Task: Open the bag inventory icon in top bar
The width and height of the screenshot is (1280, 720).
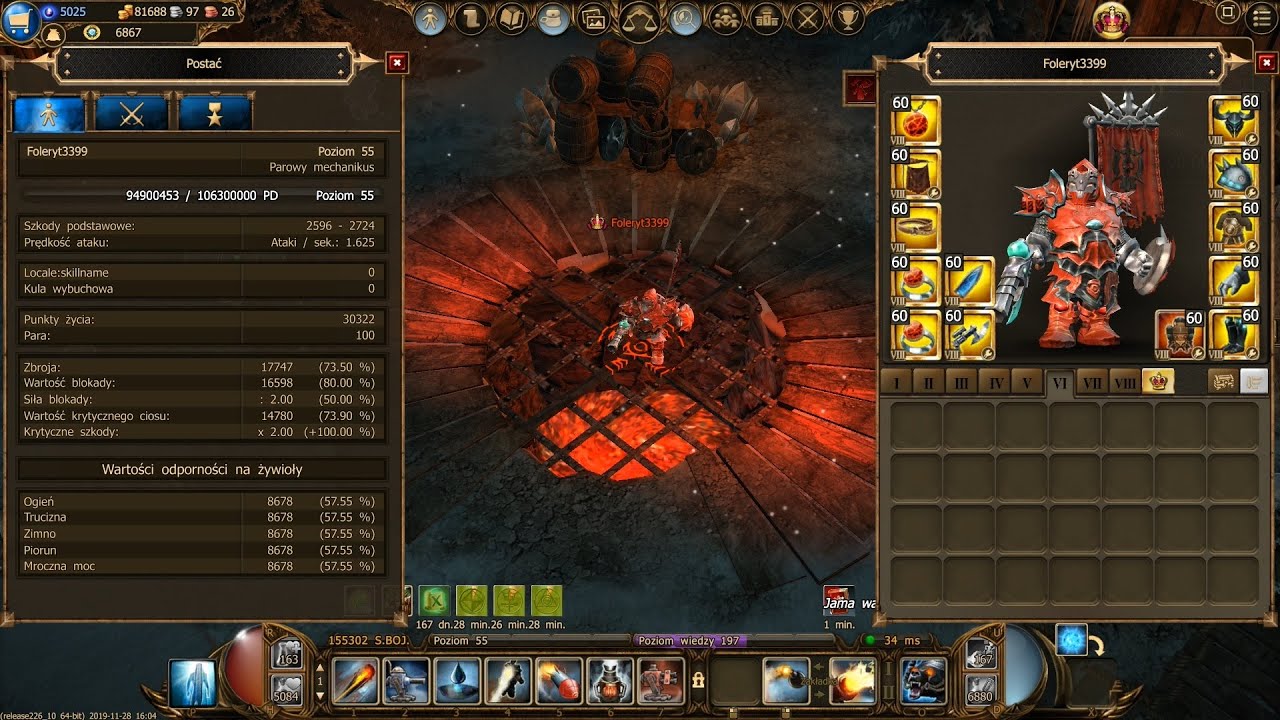Action: pyautogui.click(x=553, y=19)
